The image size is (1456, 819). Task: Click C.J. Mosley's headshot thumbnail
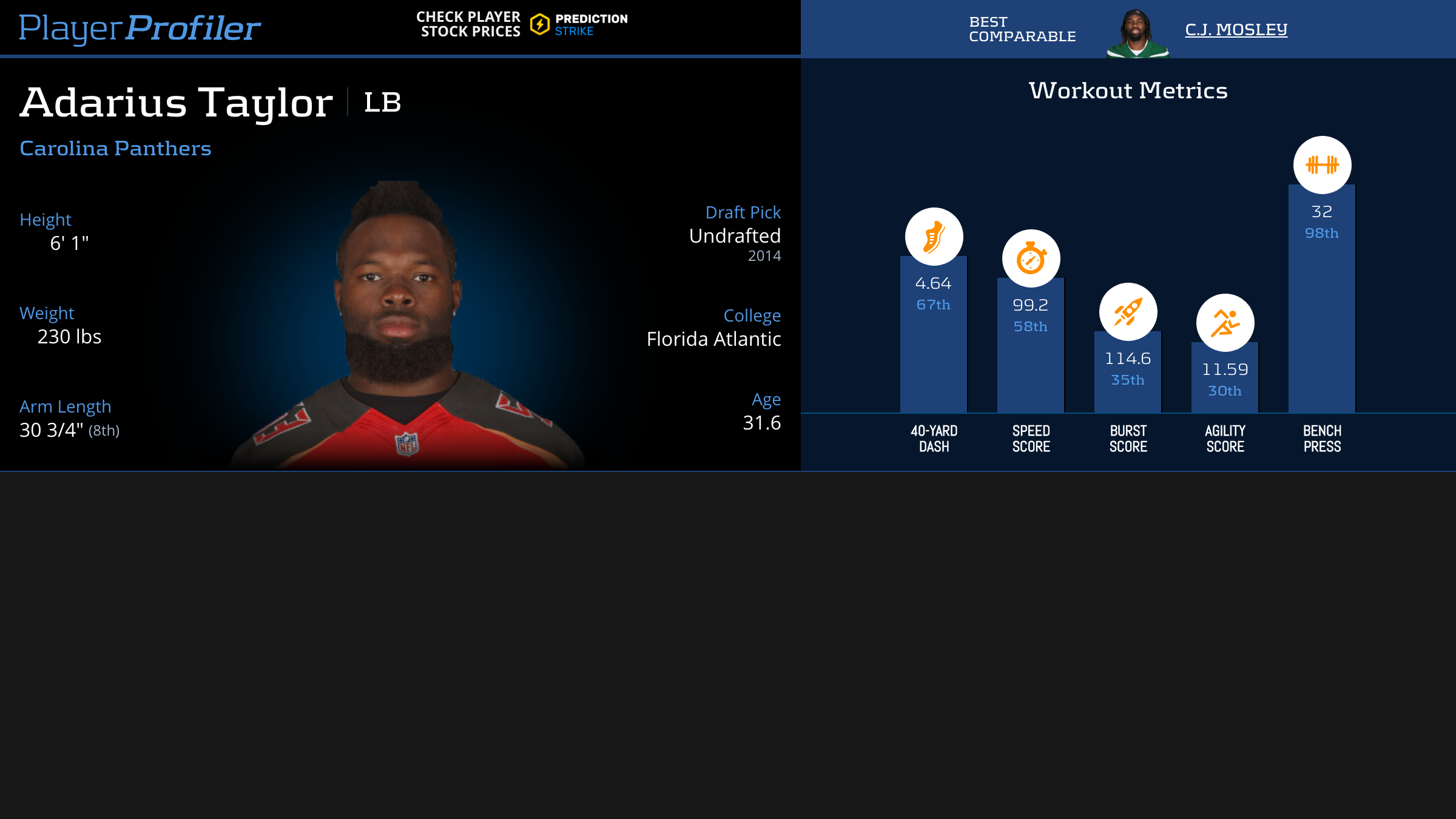[1137, 33]
